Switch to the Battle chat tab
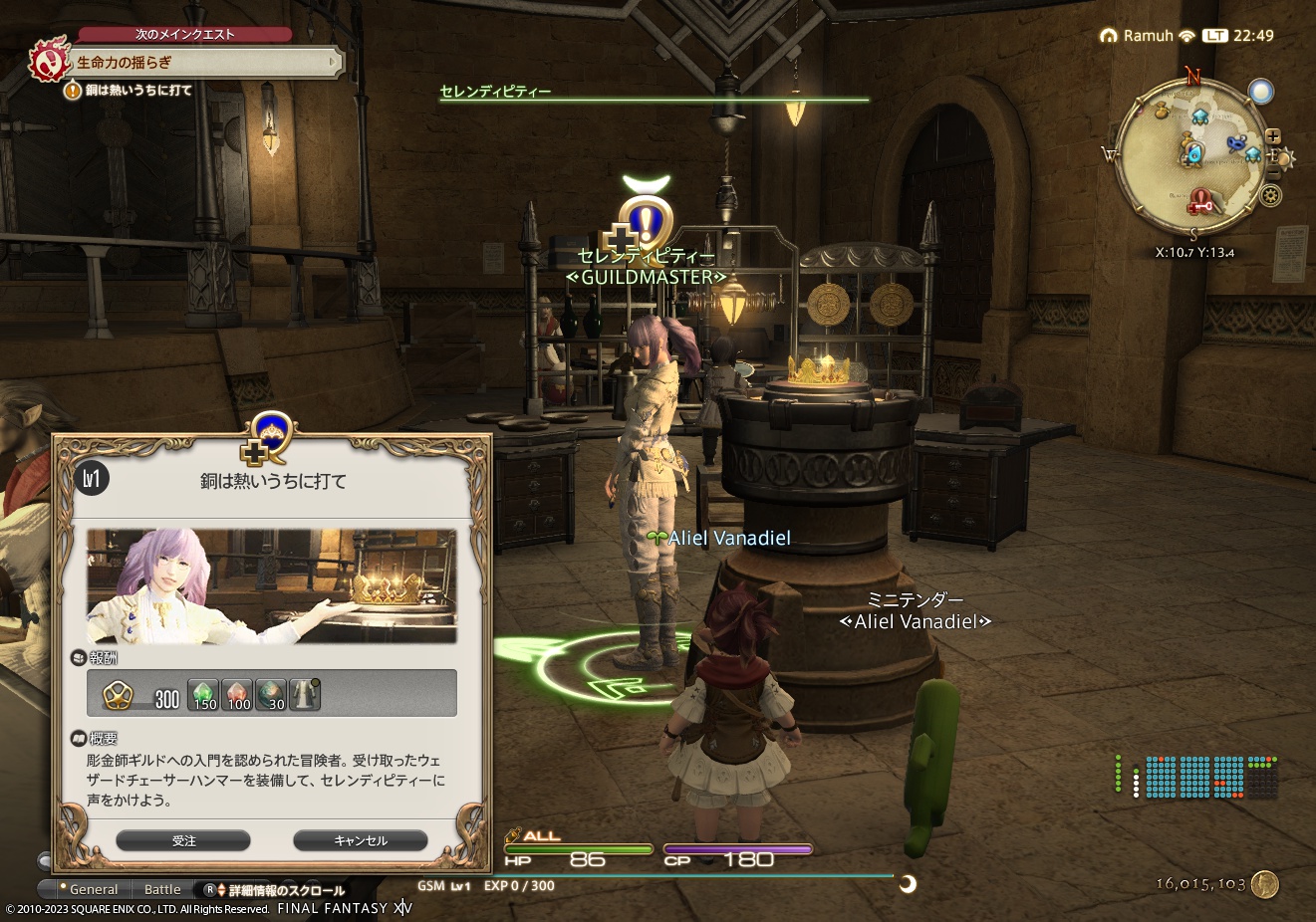 coord(162,889)
